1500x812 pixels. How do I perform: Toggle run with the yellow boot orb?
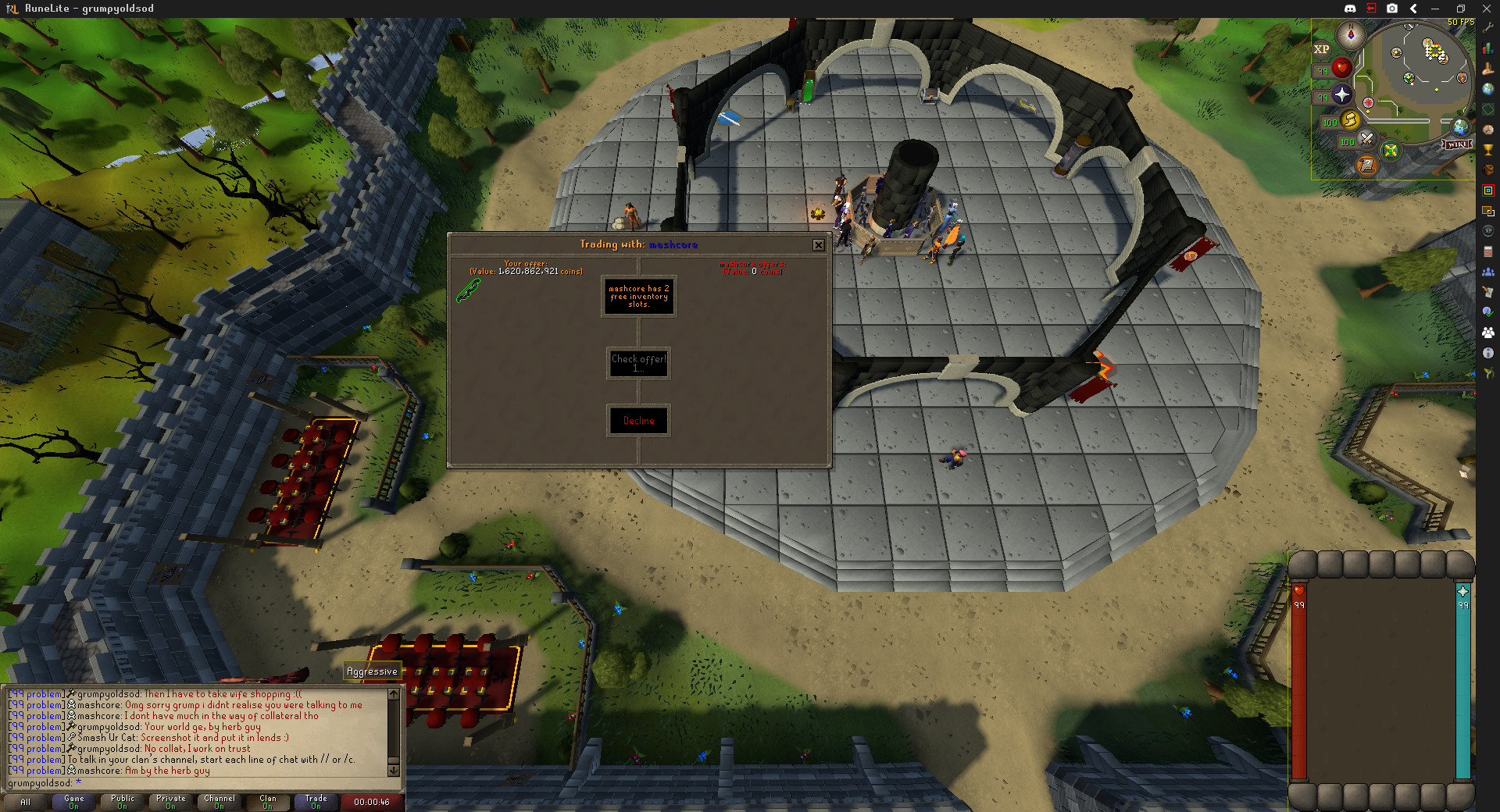tap(1350, 119)
